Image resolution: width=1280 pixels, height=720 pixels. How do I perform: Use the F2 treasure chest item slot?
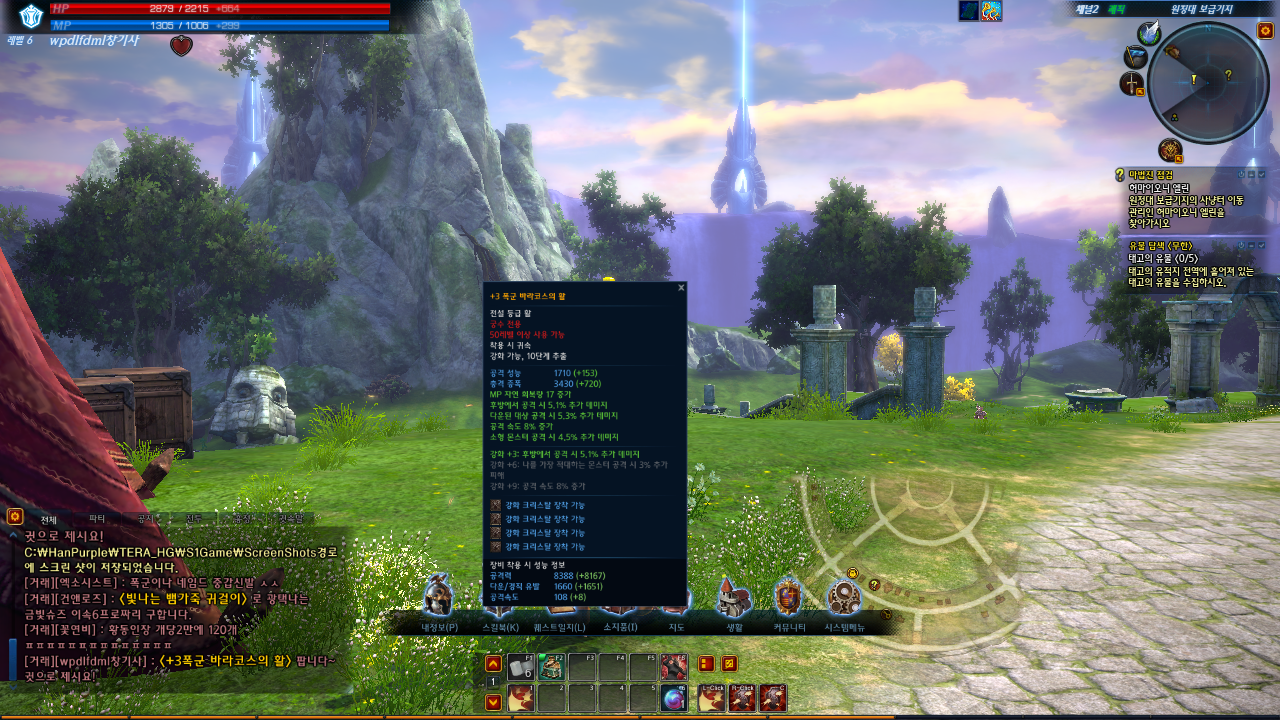tap(551, 667)
